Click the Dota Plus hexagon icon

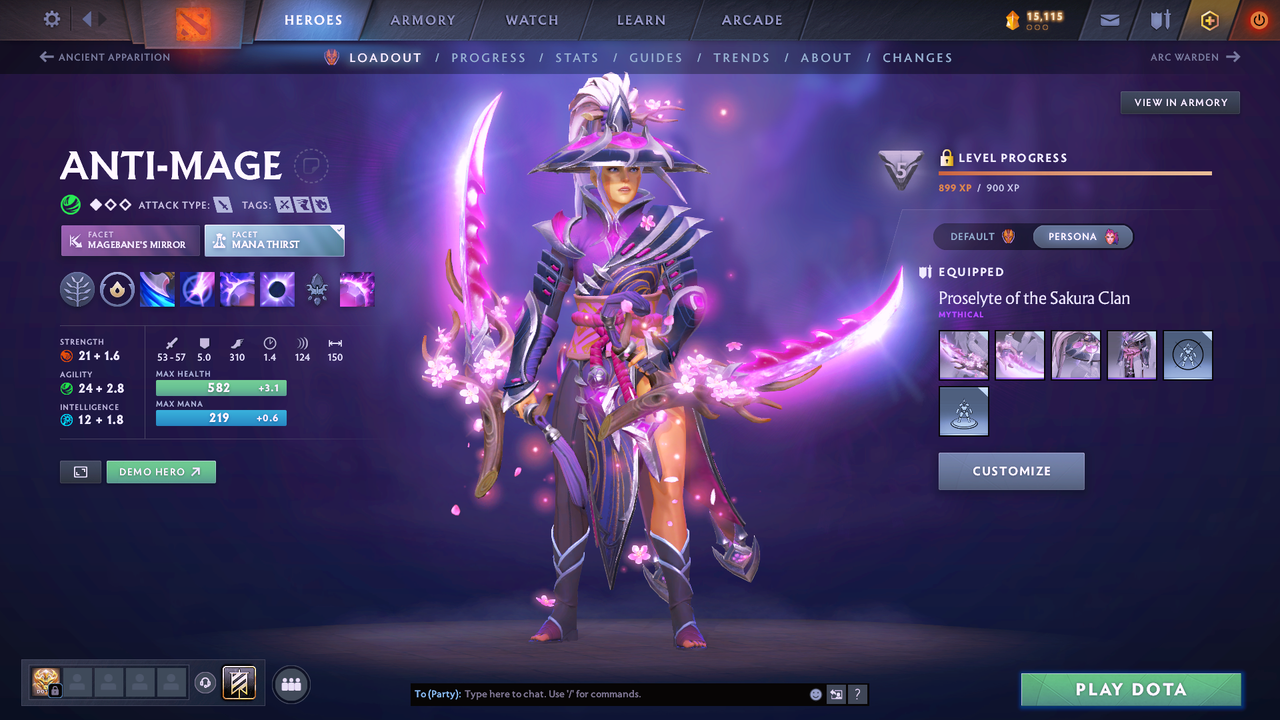(1209, 20)
